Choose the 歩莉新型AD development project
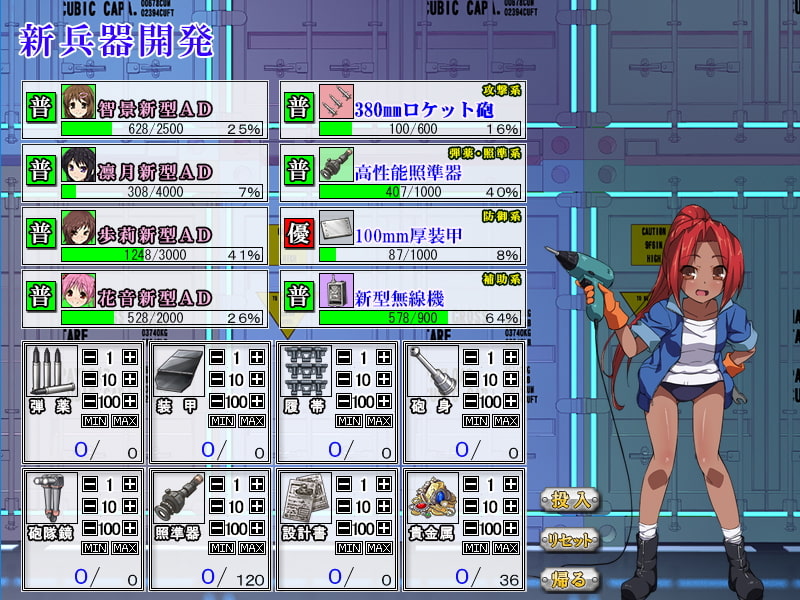 coord(147,235)
